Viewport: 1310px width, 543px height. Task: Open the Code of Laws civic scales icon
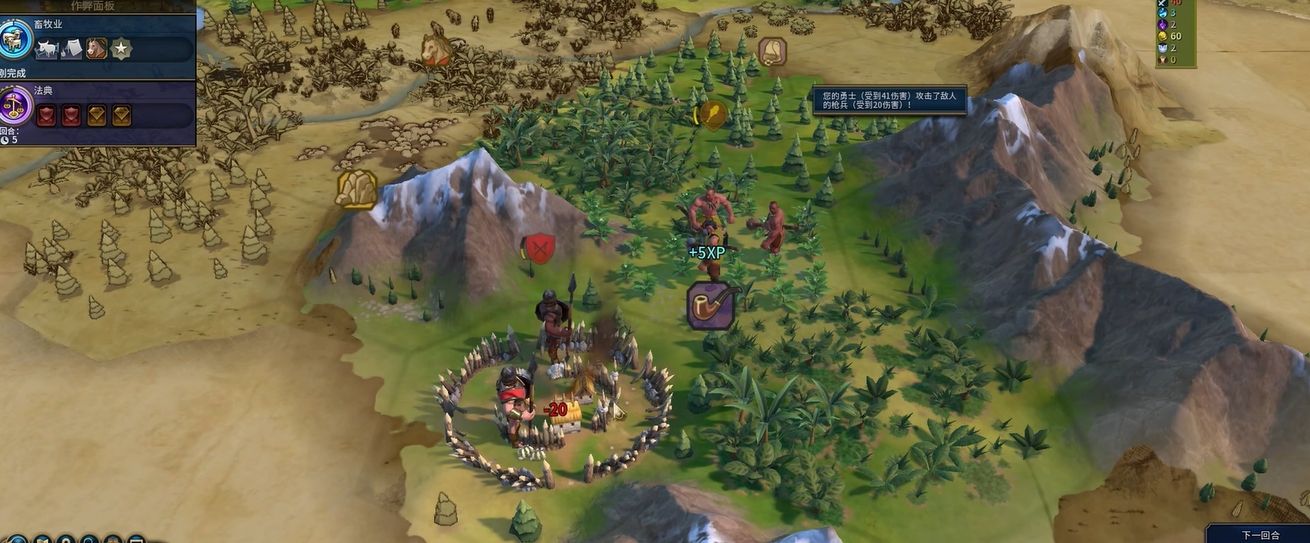point(16,105)
